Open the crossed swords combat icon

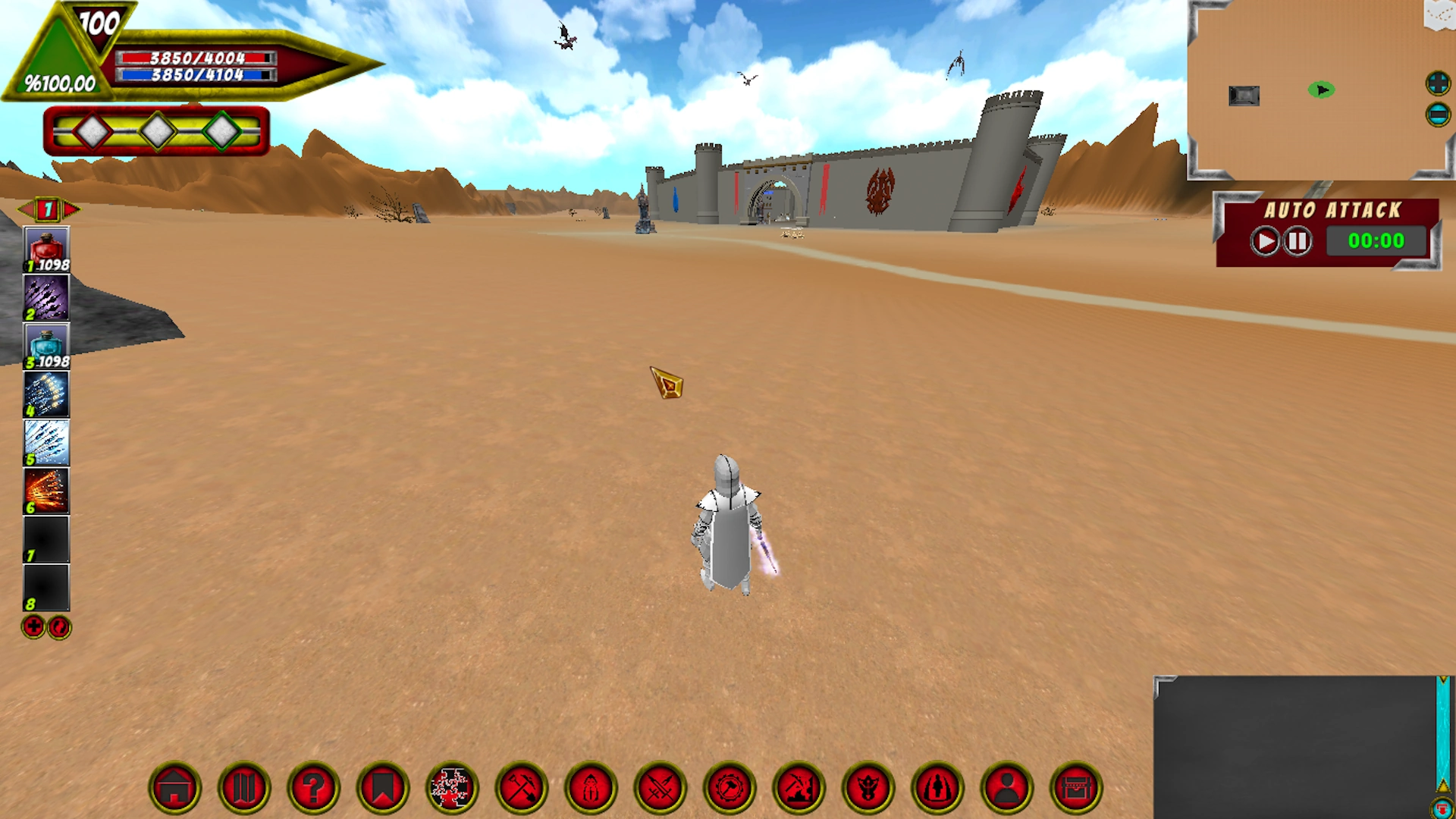coord(659,787)
